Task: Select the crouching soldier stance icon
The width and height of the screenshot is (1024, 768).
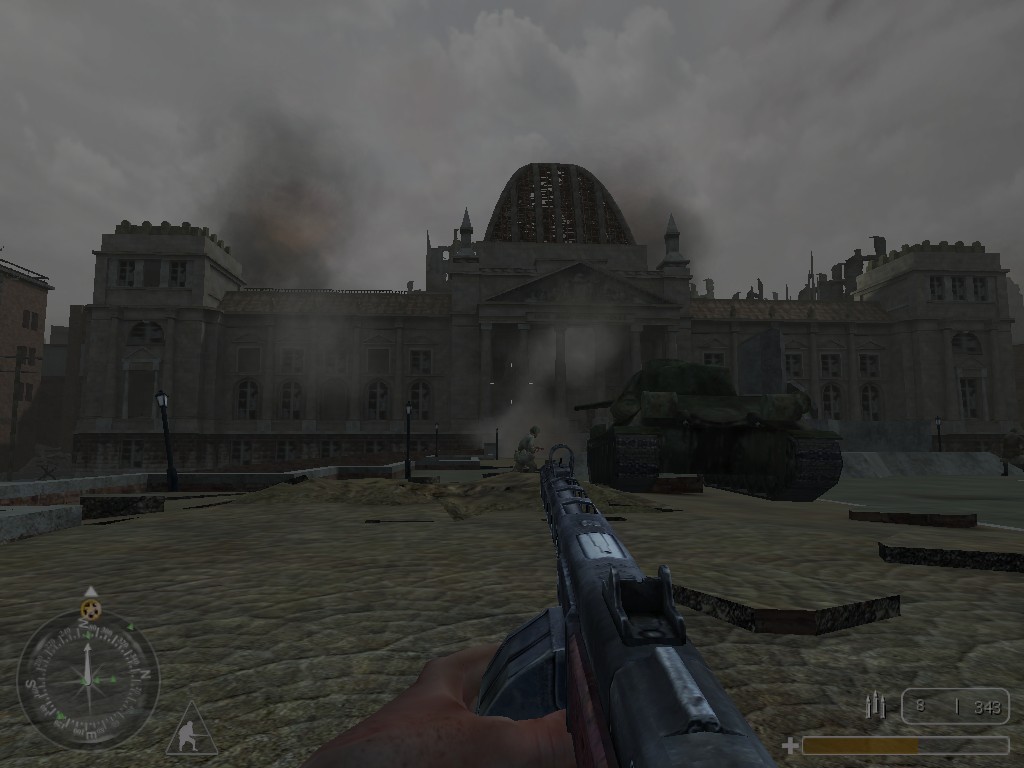Action: [189, 732]
